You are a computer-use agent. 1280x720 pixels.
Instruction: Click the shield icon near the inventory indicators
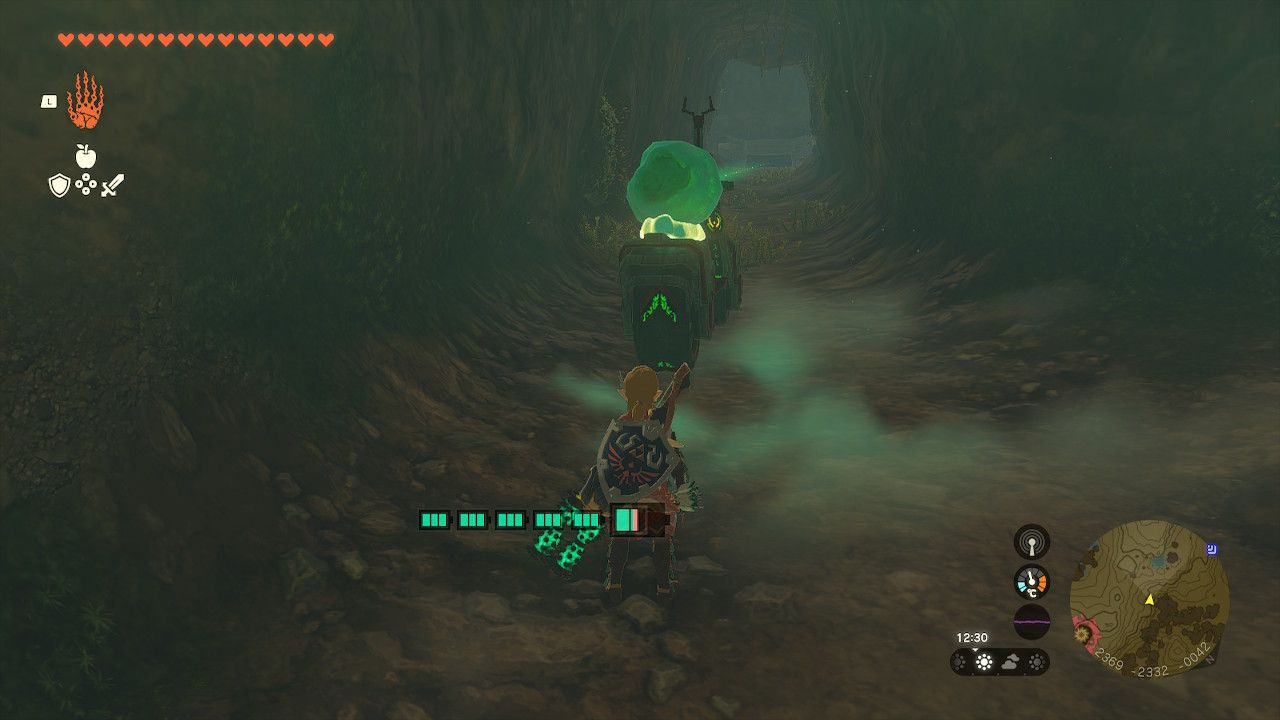(x=60, y=184)
